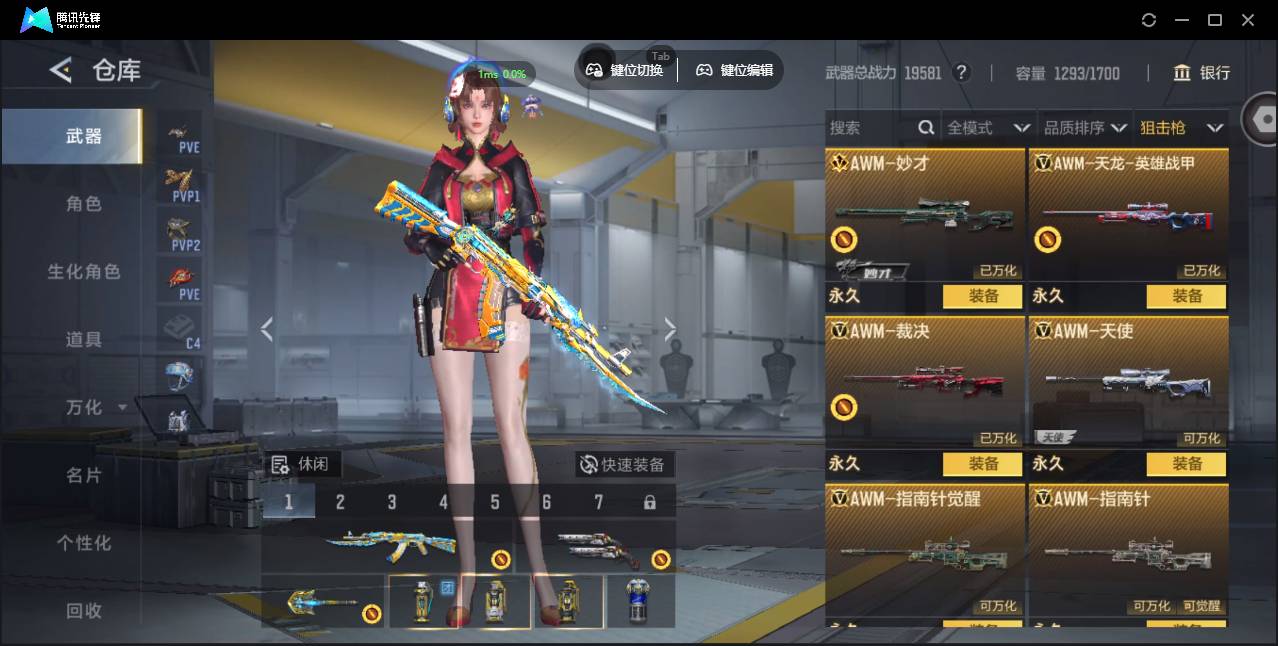Switch to loadout slot 3
This screenshot has height=646, width=1278.
click(x=392, y=502)
